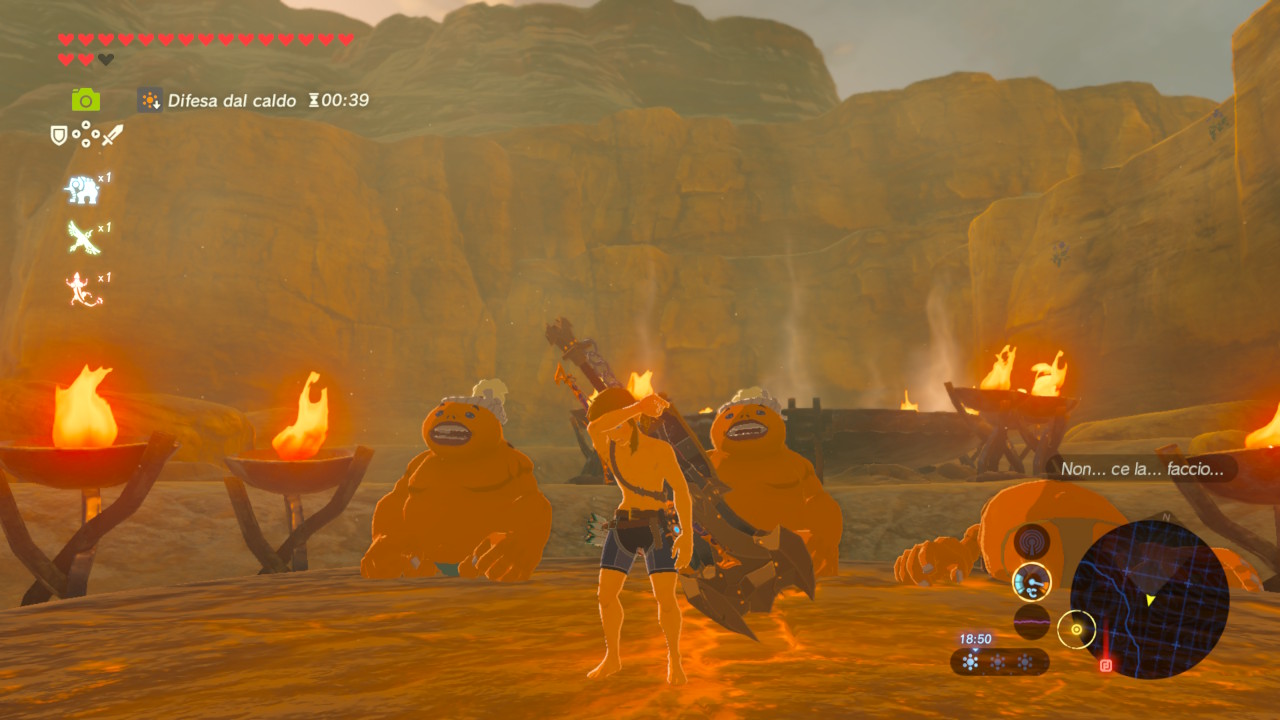Activate the green bird champion ability
This screenshot has height=720, width=1280.
pyautogui.click(x=82, y=238)
